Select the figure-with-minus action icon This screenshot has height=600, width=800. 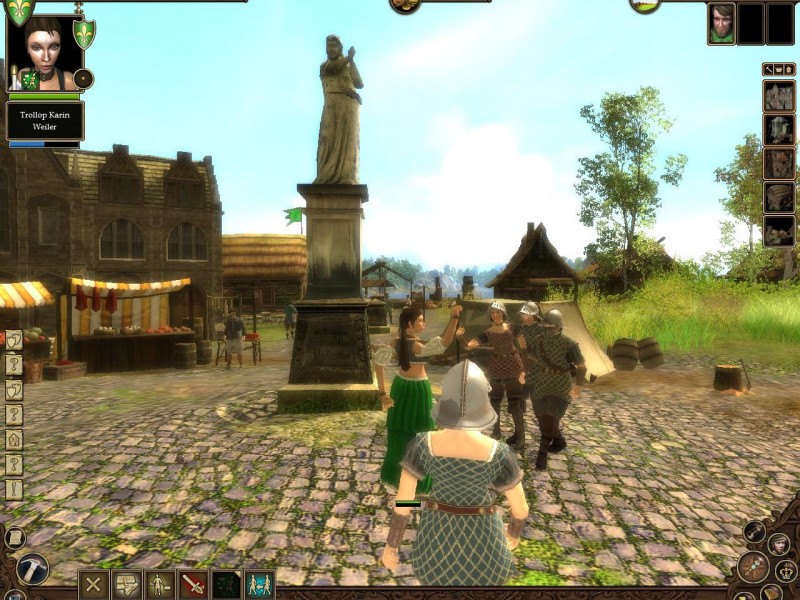pos(159,584)
